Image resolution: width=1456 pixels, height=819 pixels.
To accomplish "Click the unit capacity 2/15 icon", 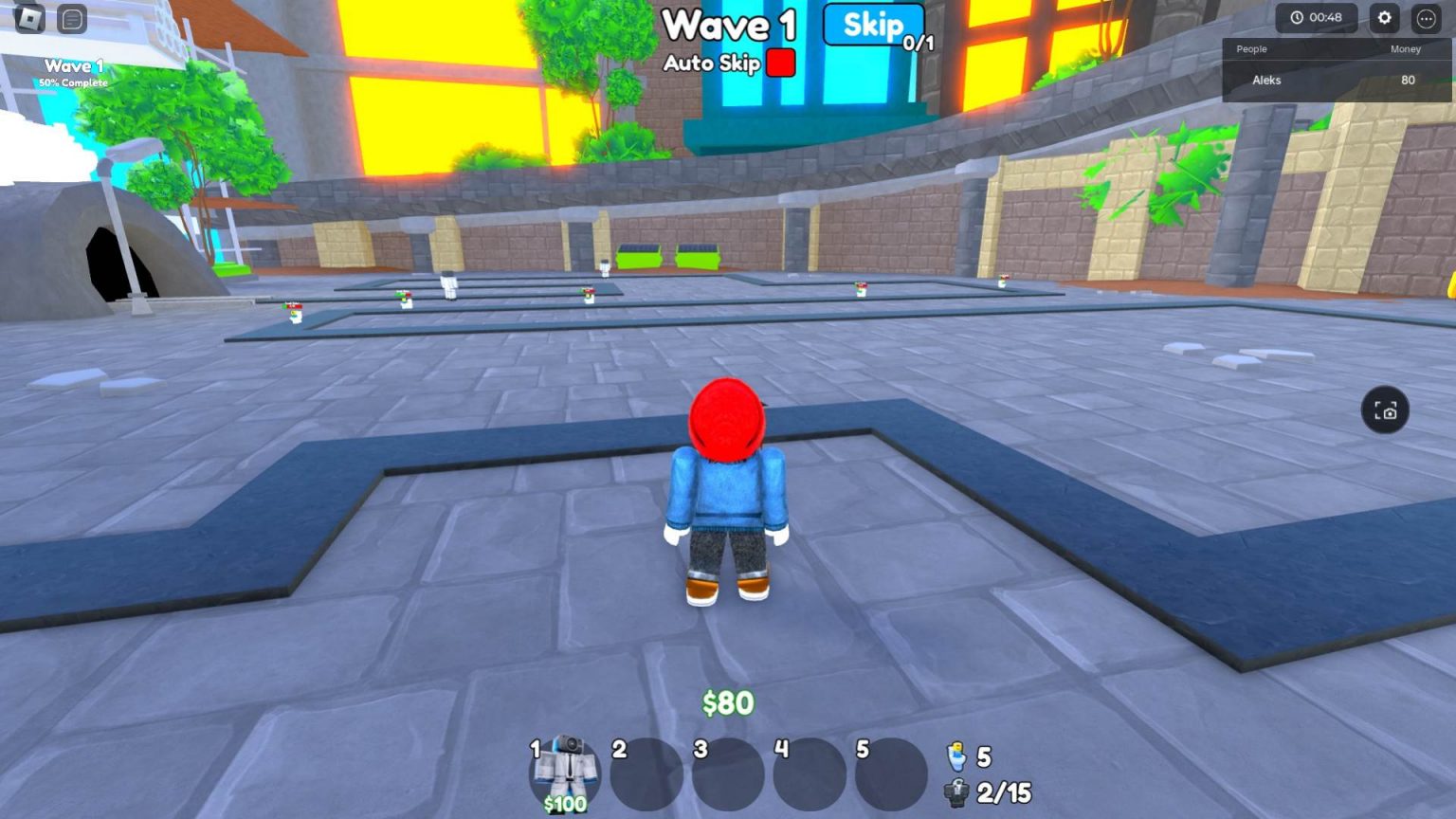I will click(x=955, y=792).
